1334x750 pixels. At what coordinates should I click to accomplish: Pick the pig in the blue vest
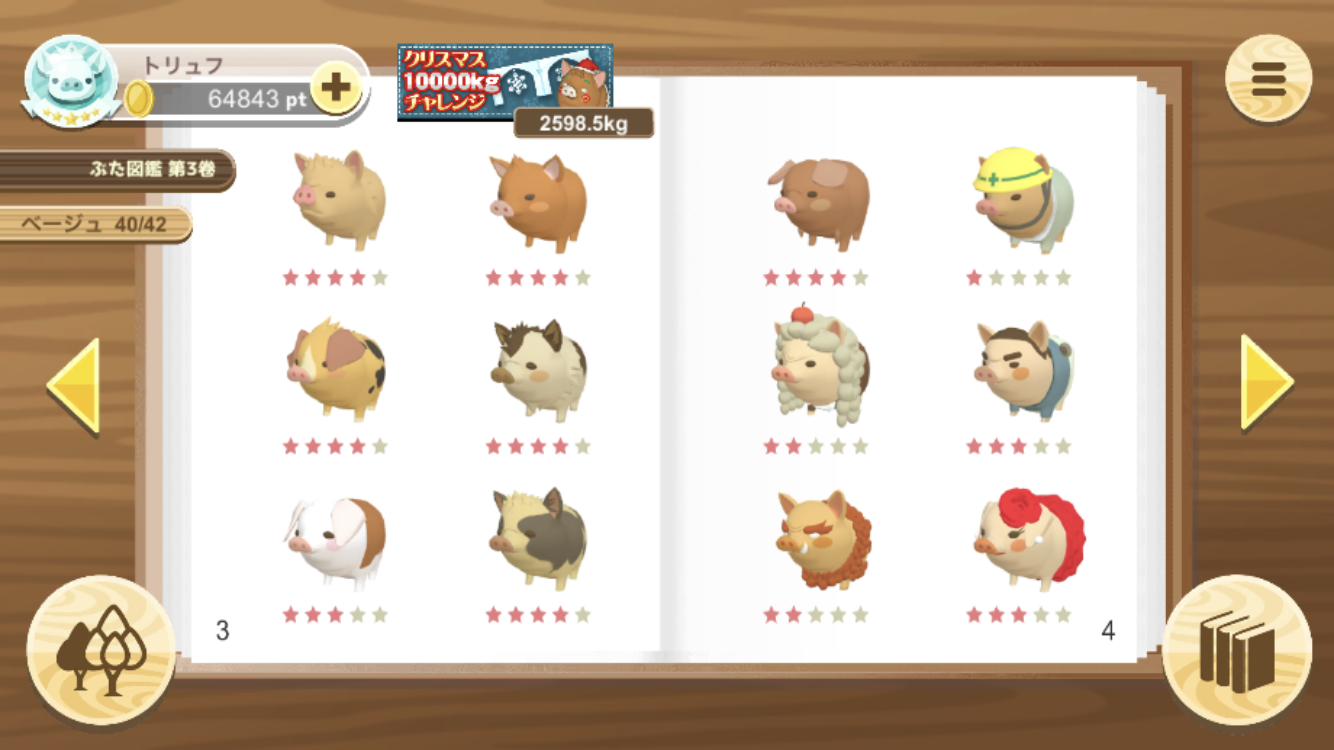pos(1022,370)
